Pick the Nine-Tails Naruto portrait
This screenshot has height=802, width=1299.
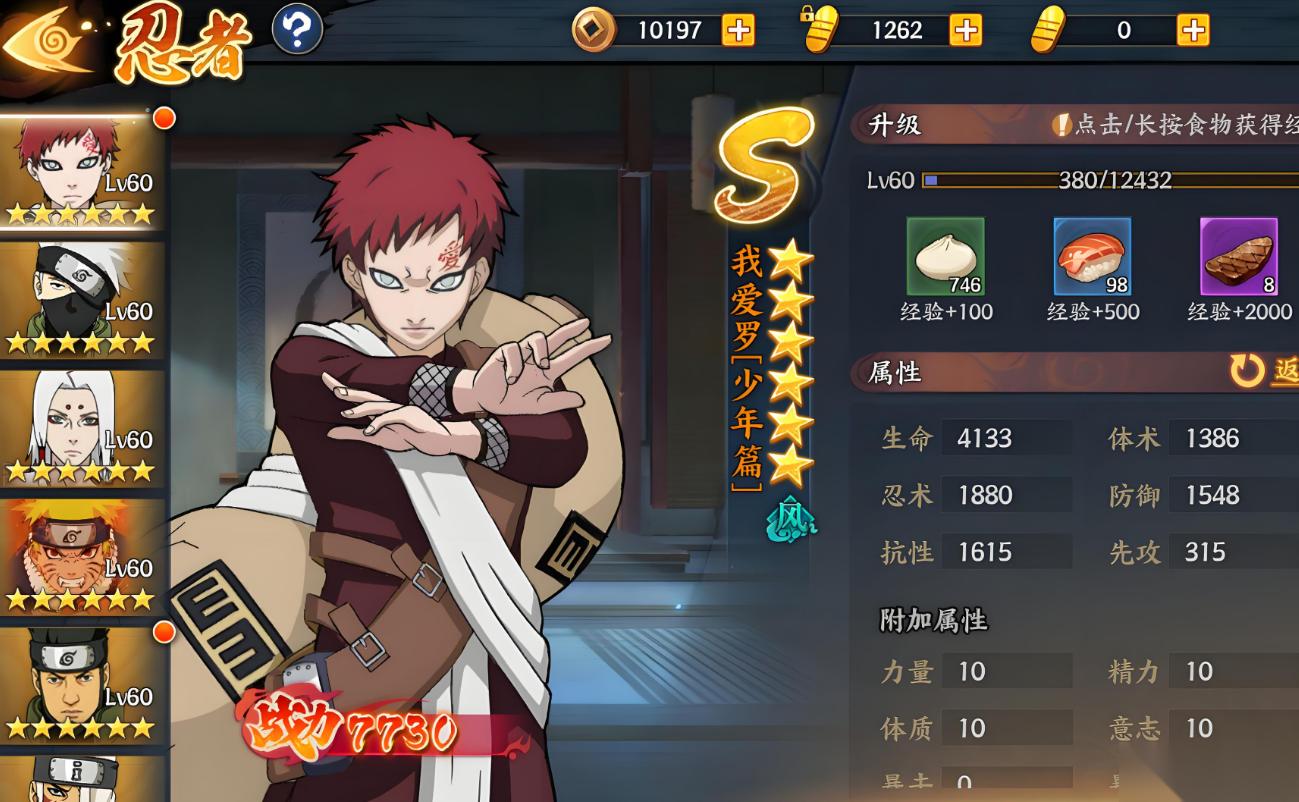point(82,556)
